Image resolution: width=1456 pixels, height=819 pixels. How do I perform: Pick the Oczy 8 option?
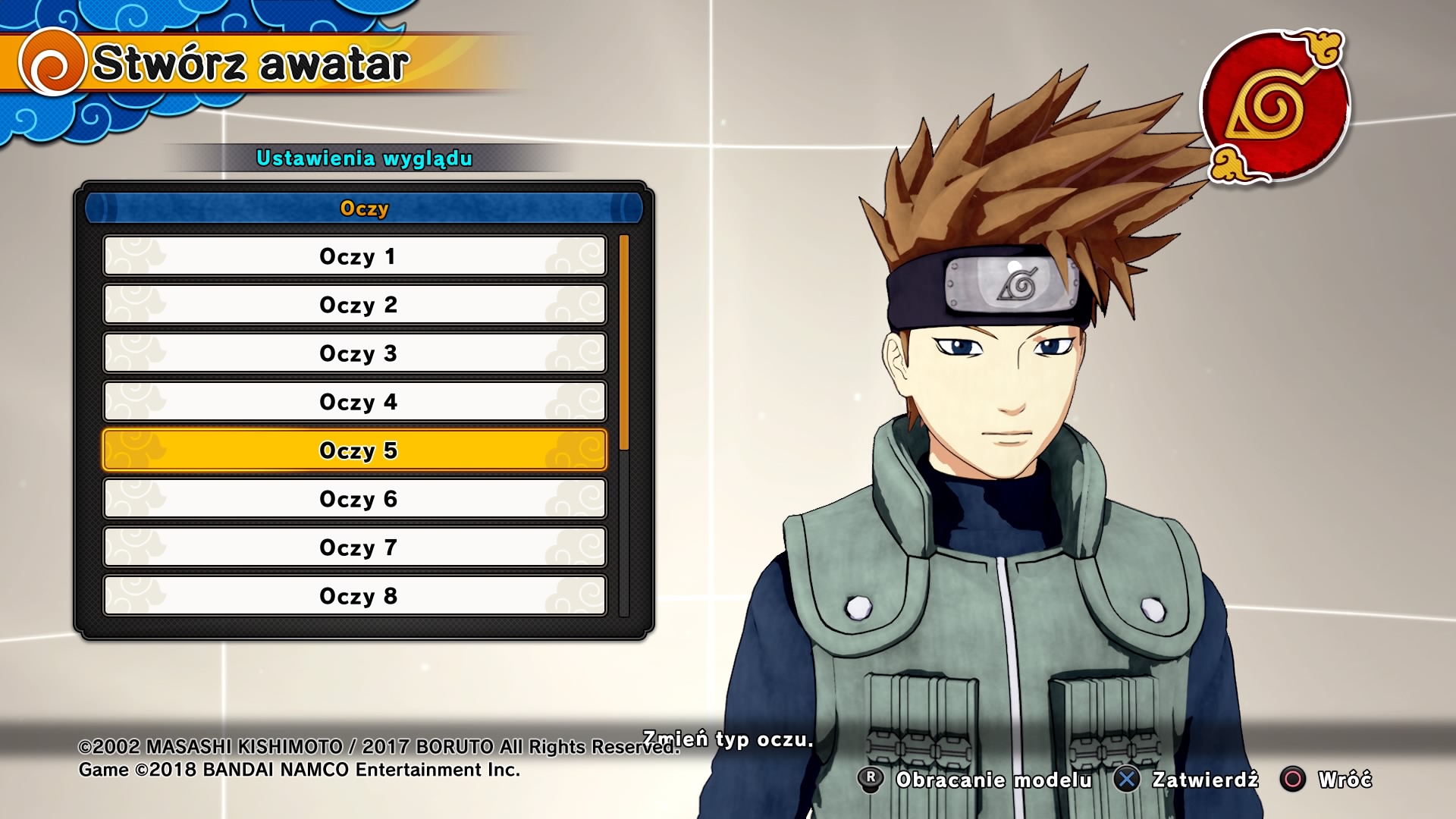(355, 596)
